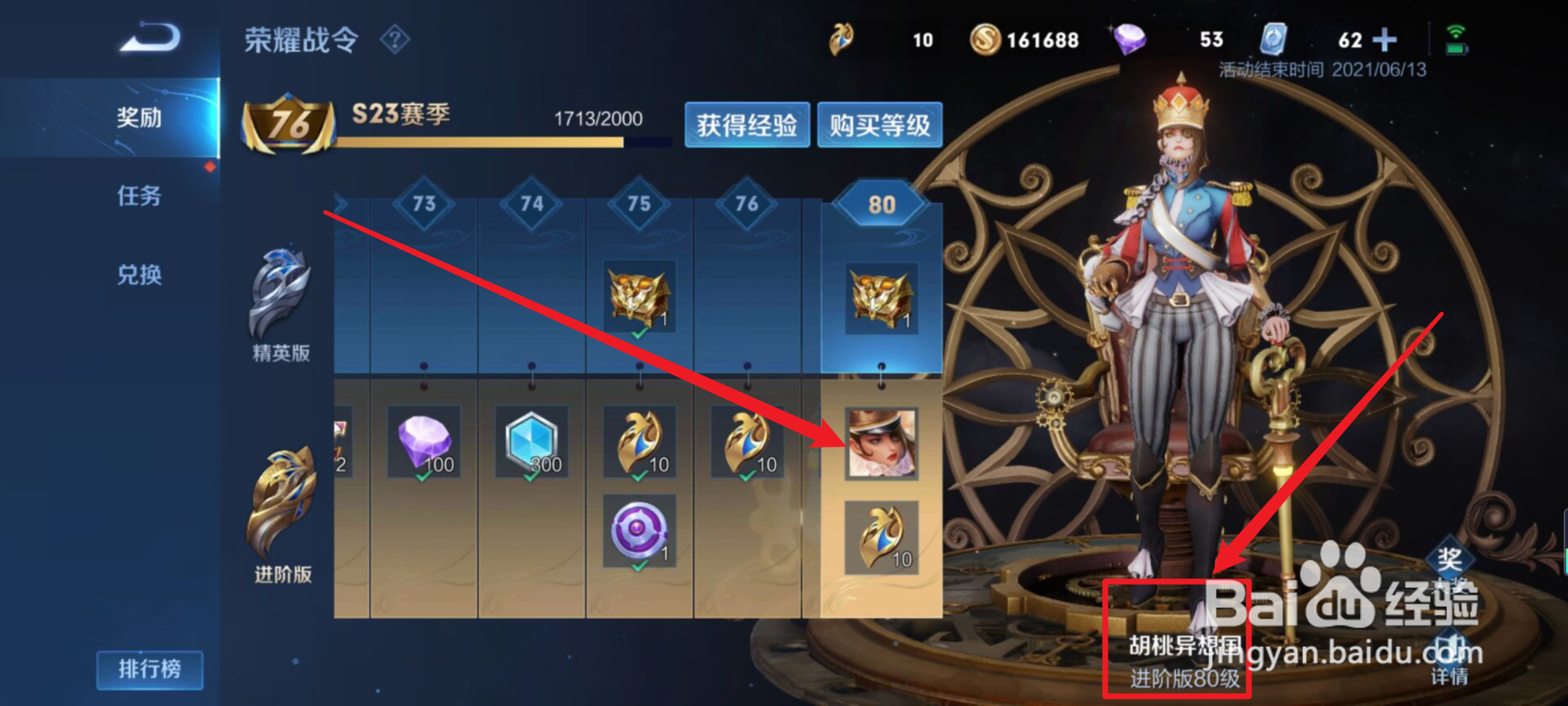Click the diamond currency icon showing 53
This screenshot has height=706, width=1568.
click(1131, 39)
